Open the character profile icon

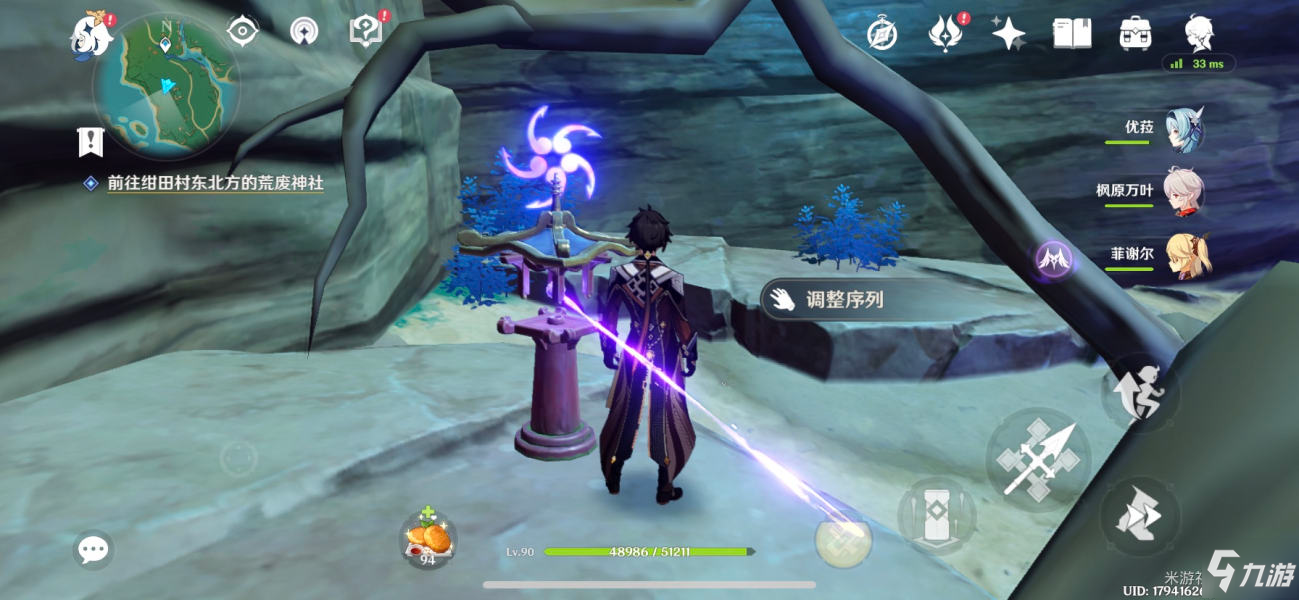[1199, 32]
